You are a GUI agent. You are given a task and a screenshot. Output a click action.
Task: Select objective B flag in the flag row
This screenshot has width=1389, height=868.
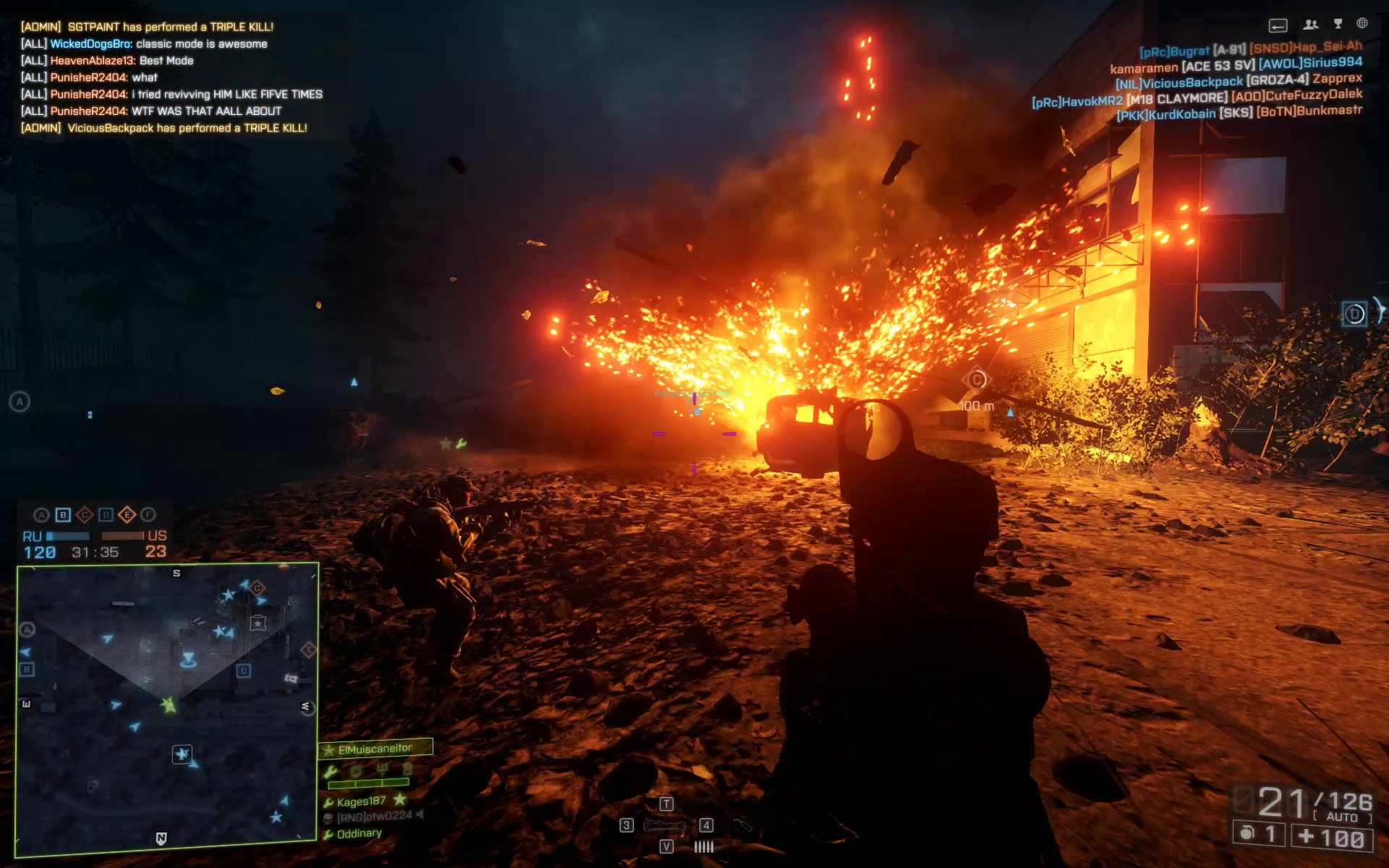[63, 515]
